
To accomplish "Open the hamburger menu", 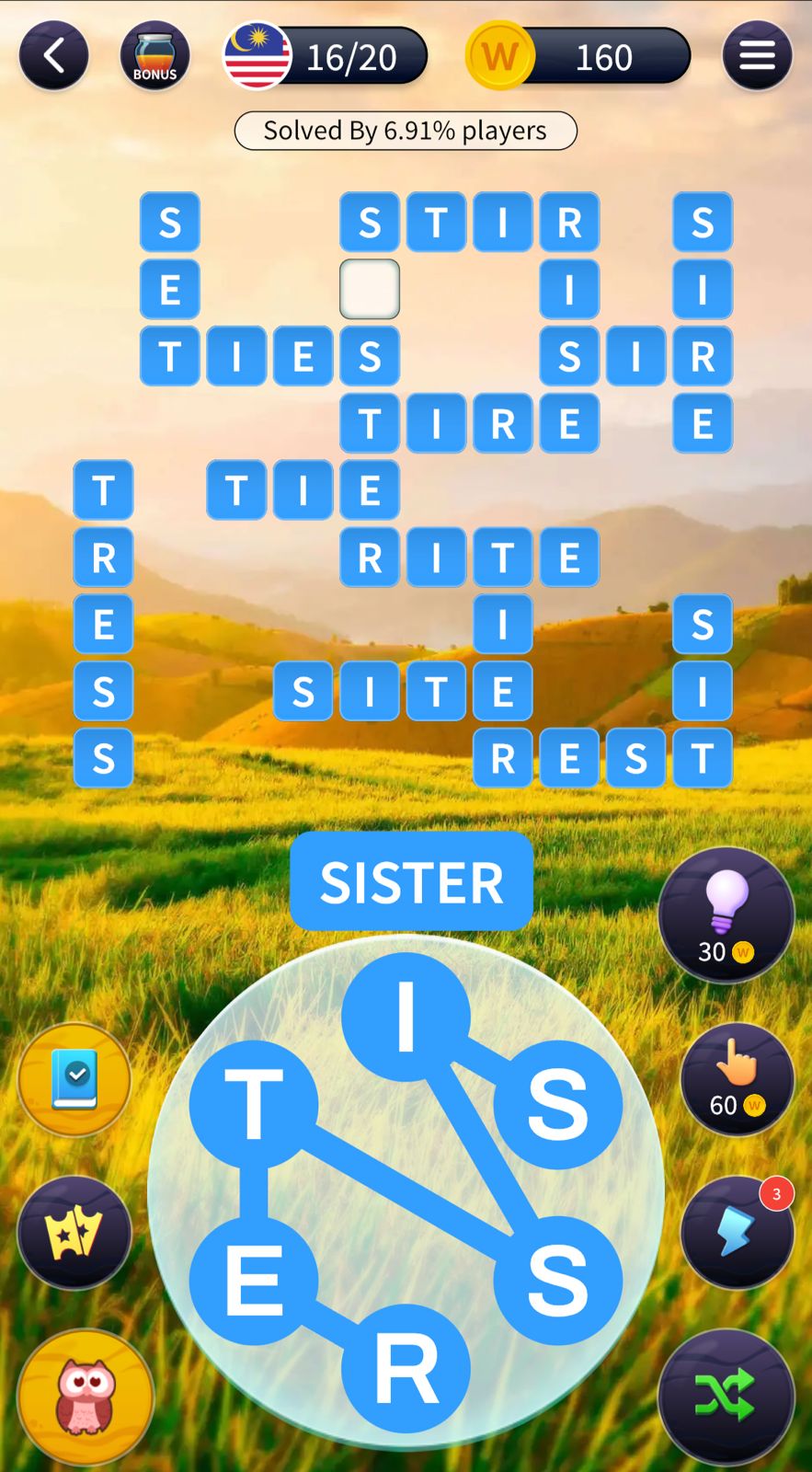I will tap(757, 56).
